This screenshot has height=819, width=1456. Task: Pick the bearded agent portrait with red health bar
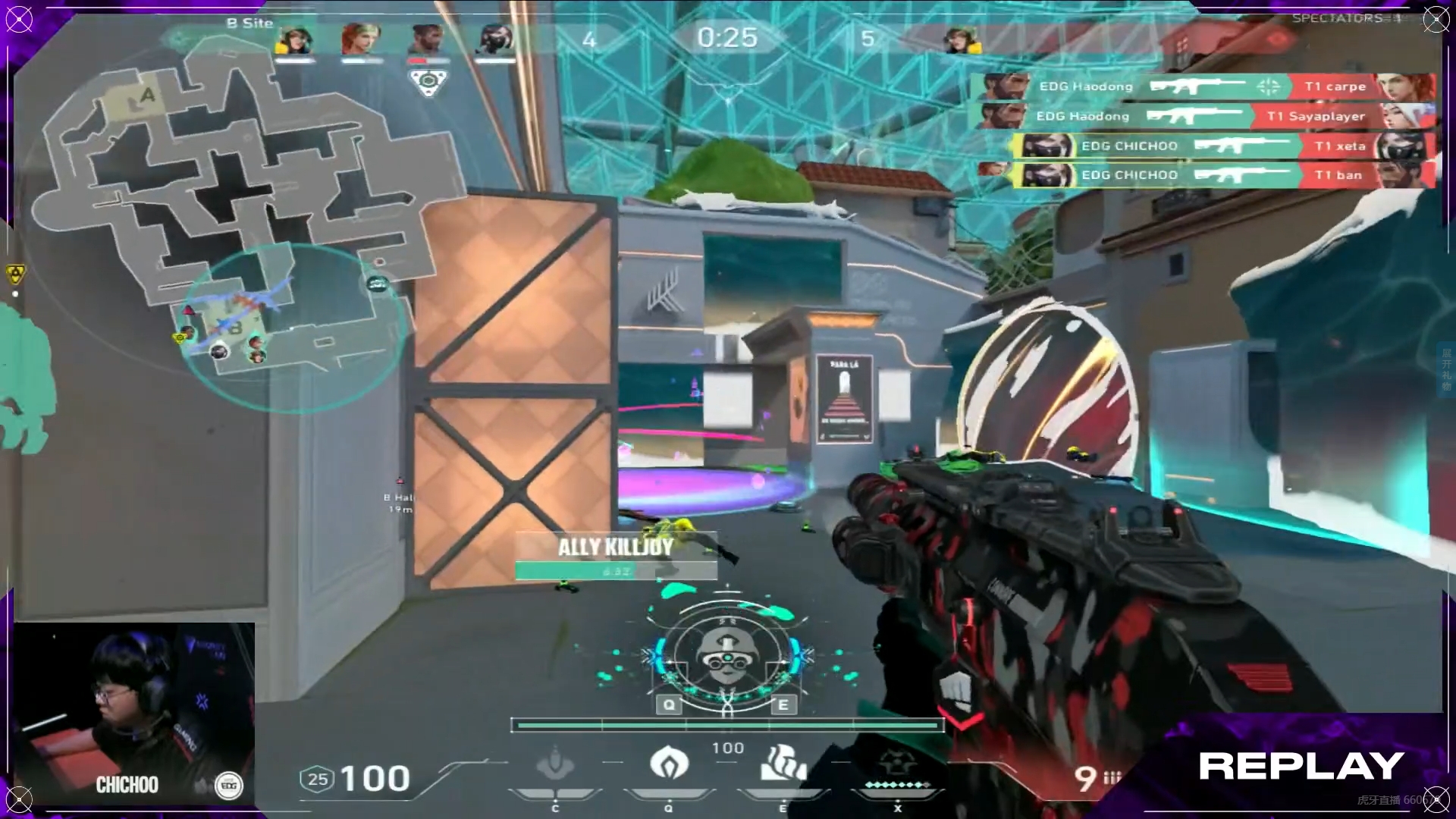[427, 39]
